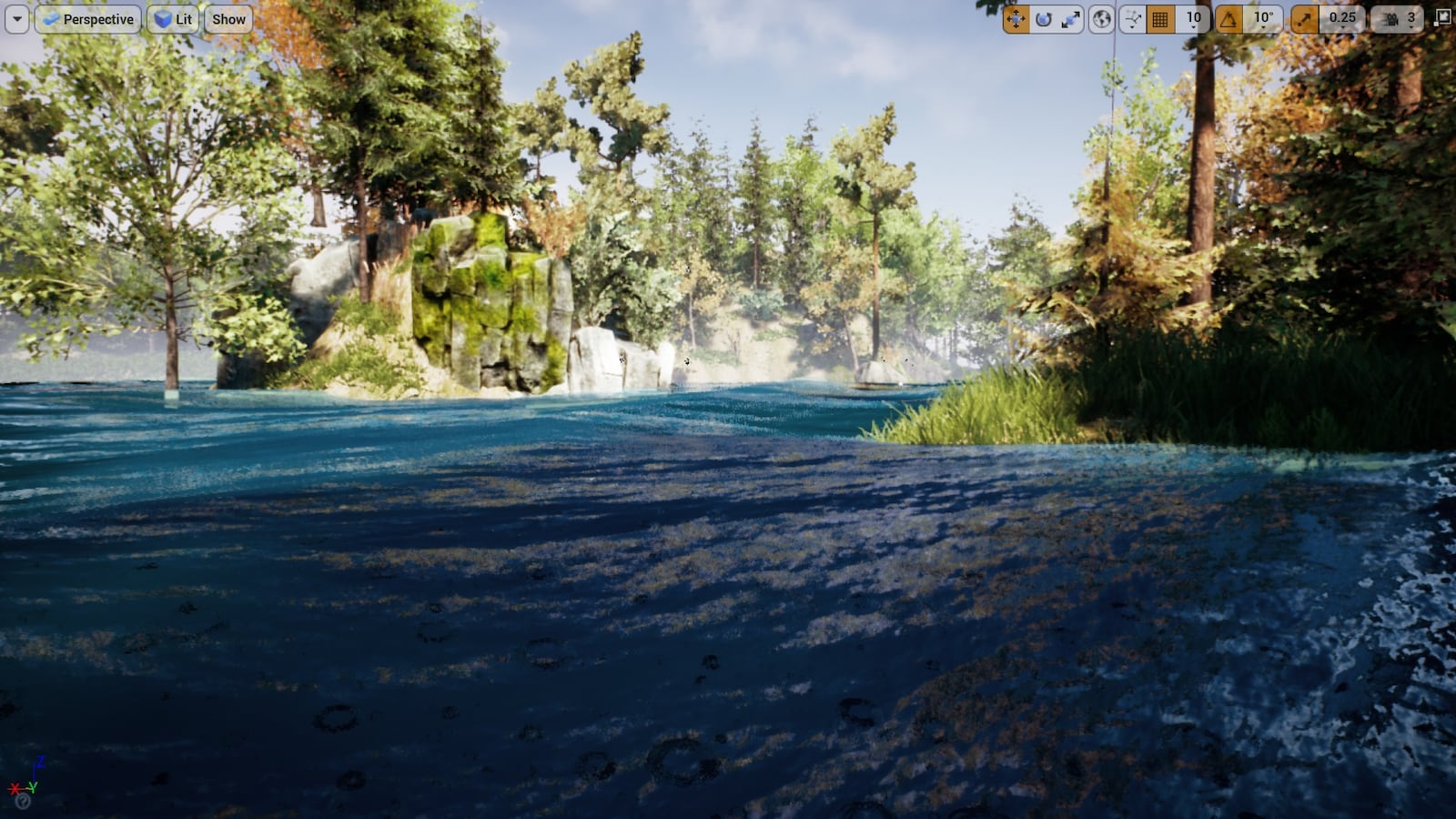The image size is (1456, 819).
Task: Click the maximize viewport icon
Action: tap(1442, 16)
